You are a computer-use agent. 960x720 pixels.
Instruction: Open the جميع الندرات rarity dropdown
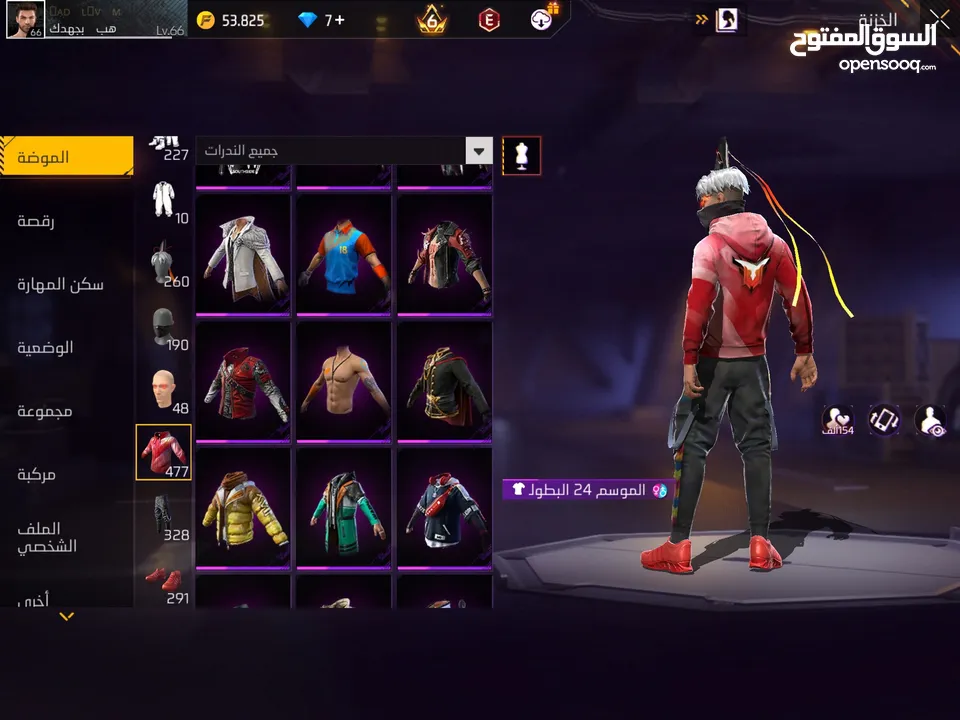pos(345,151)
